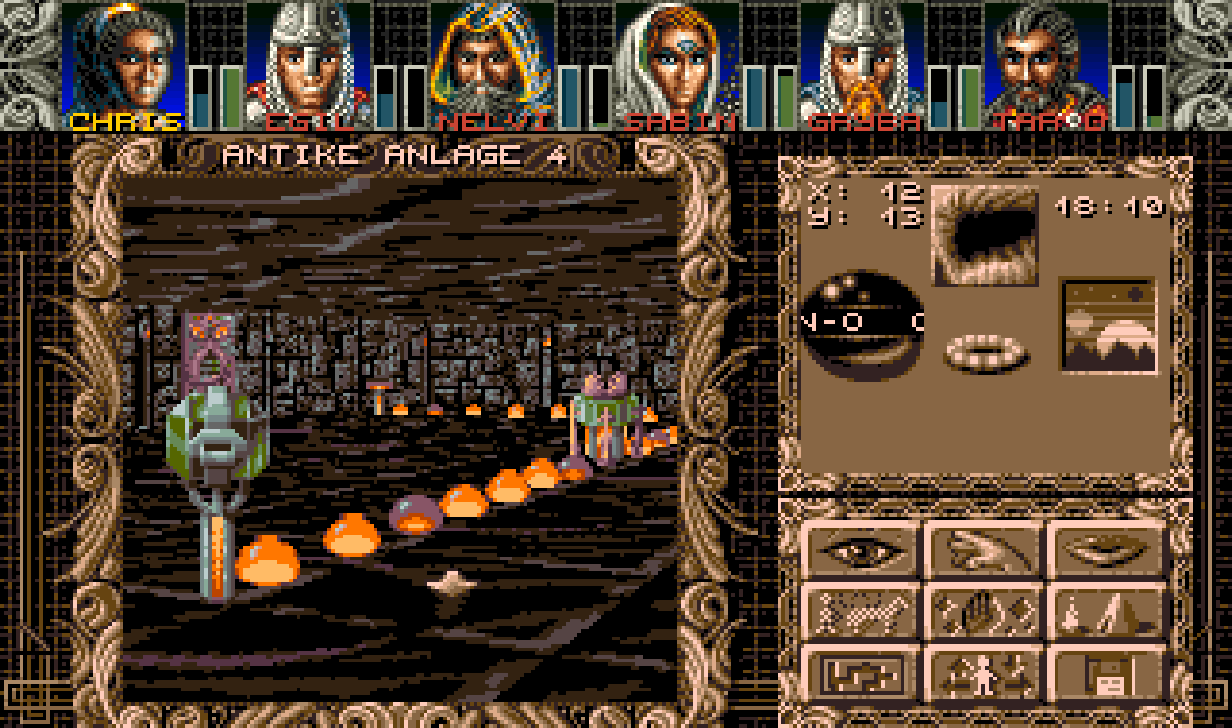Activate the eye look action

(860, 549)
